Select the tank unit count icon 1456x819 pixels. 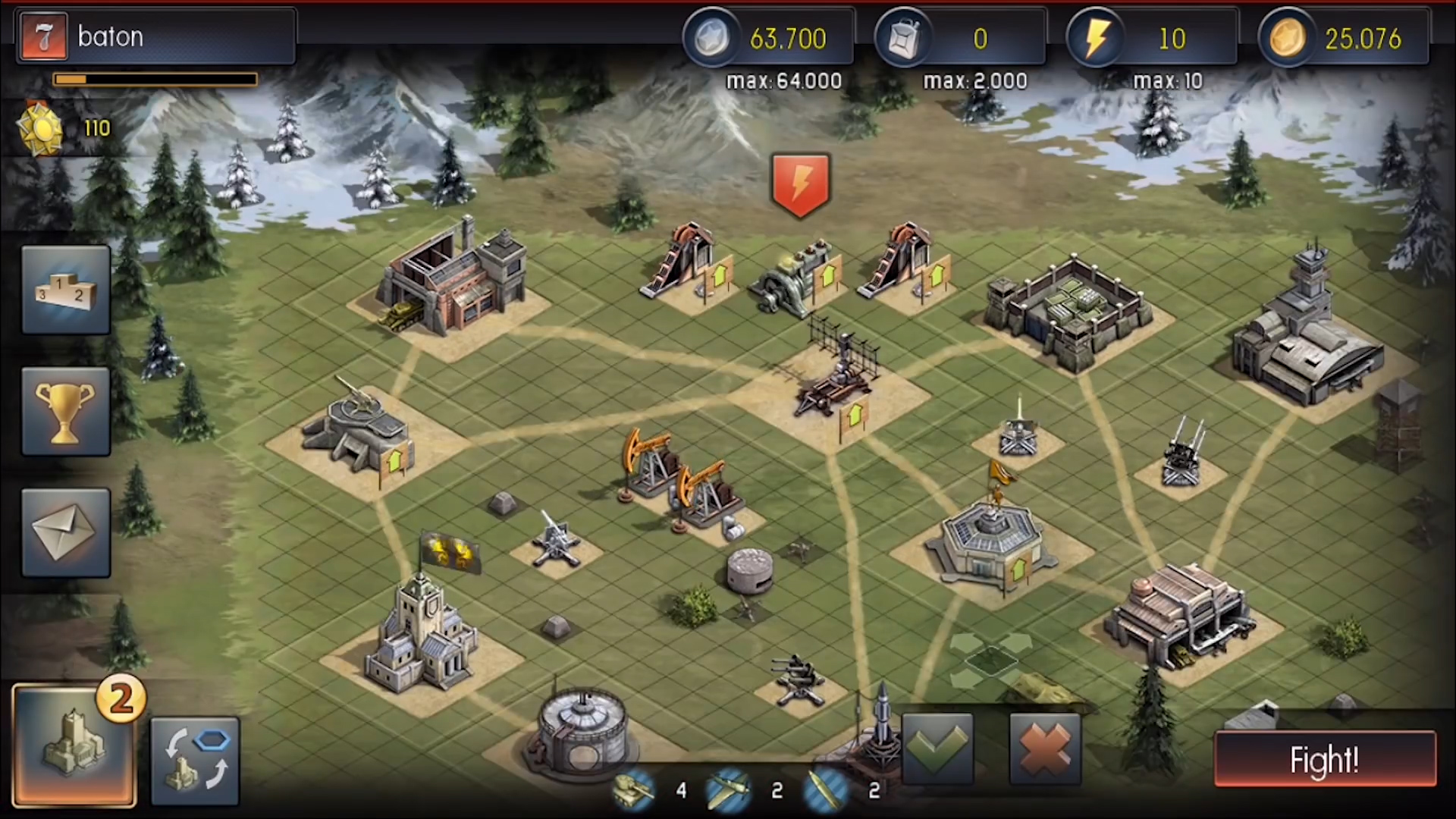pyautogui.click(x=634, y=790)
